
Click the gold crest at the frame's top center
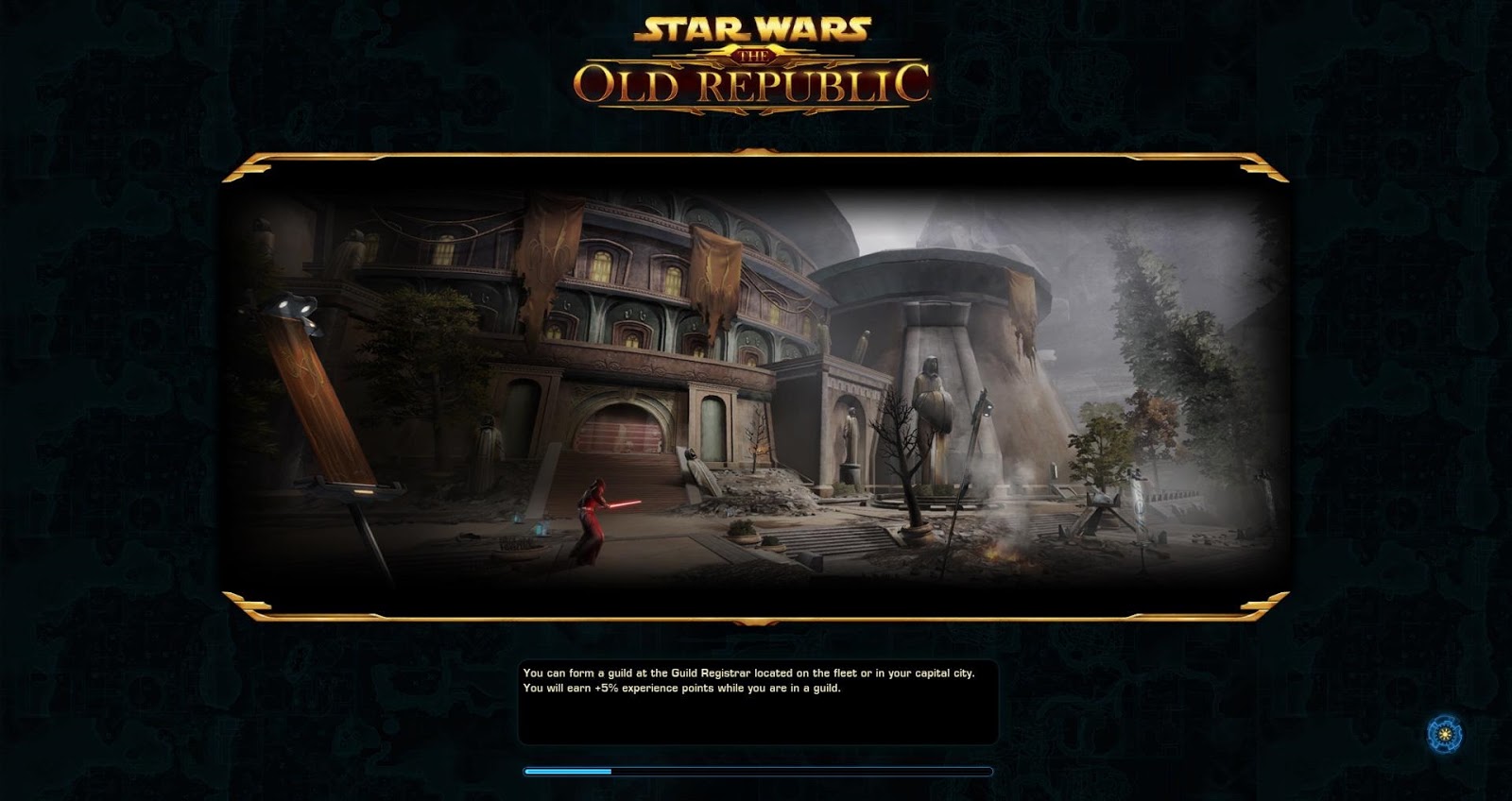coord(756,151)
